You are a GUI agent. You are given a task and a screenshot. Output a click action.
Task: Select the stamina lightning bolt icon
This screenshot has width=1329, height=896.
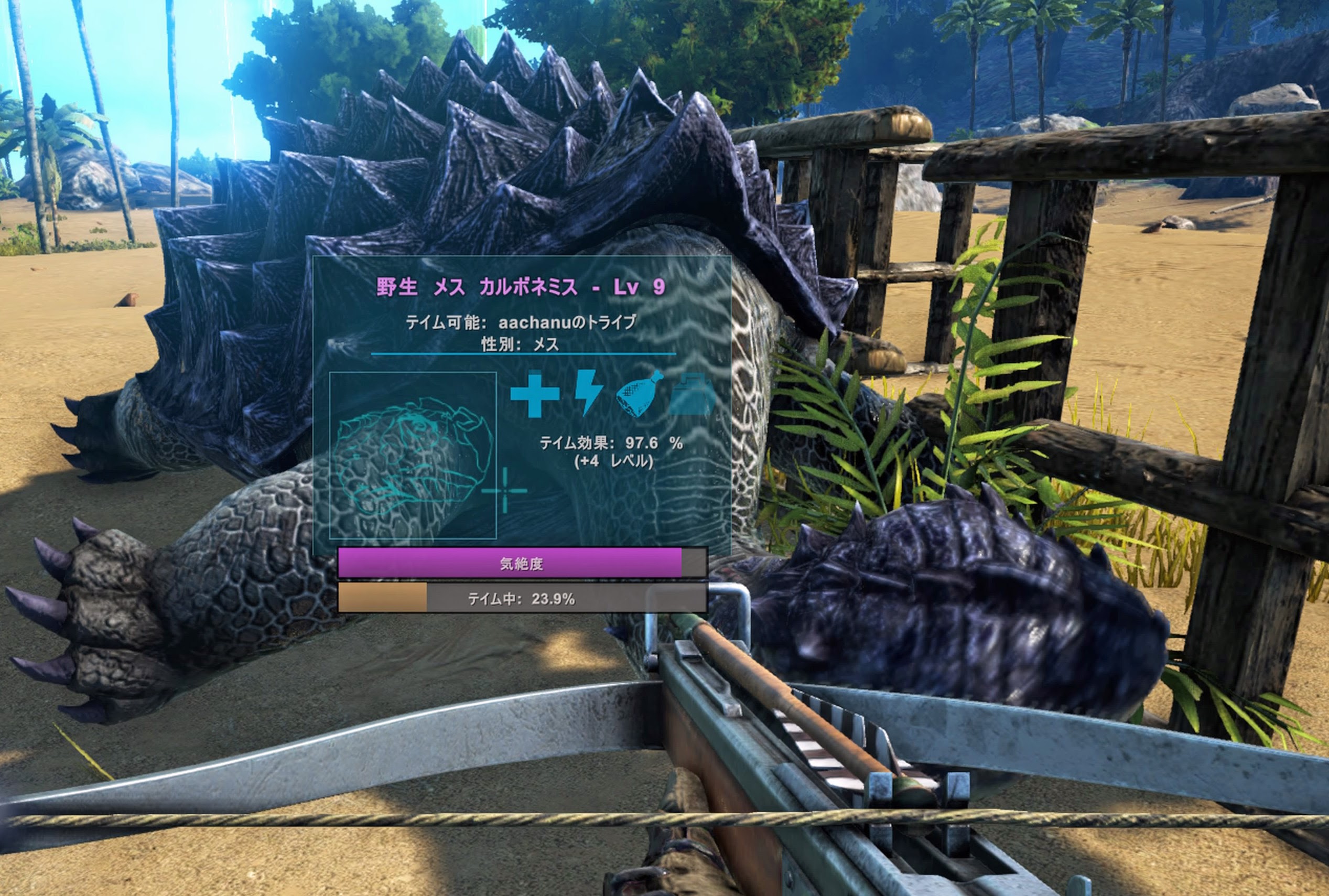588,392
